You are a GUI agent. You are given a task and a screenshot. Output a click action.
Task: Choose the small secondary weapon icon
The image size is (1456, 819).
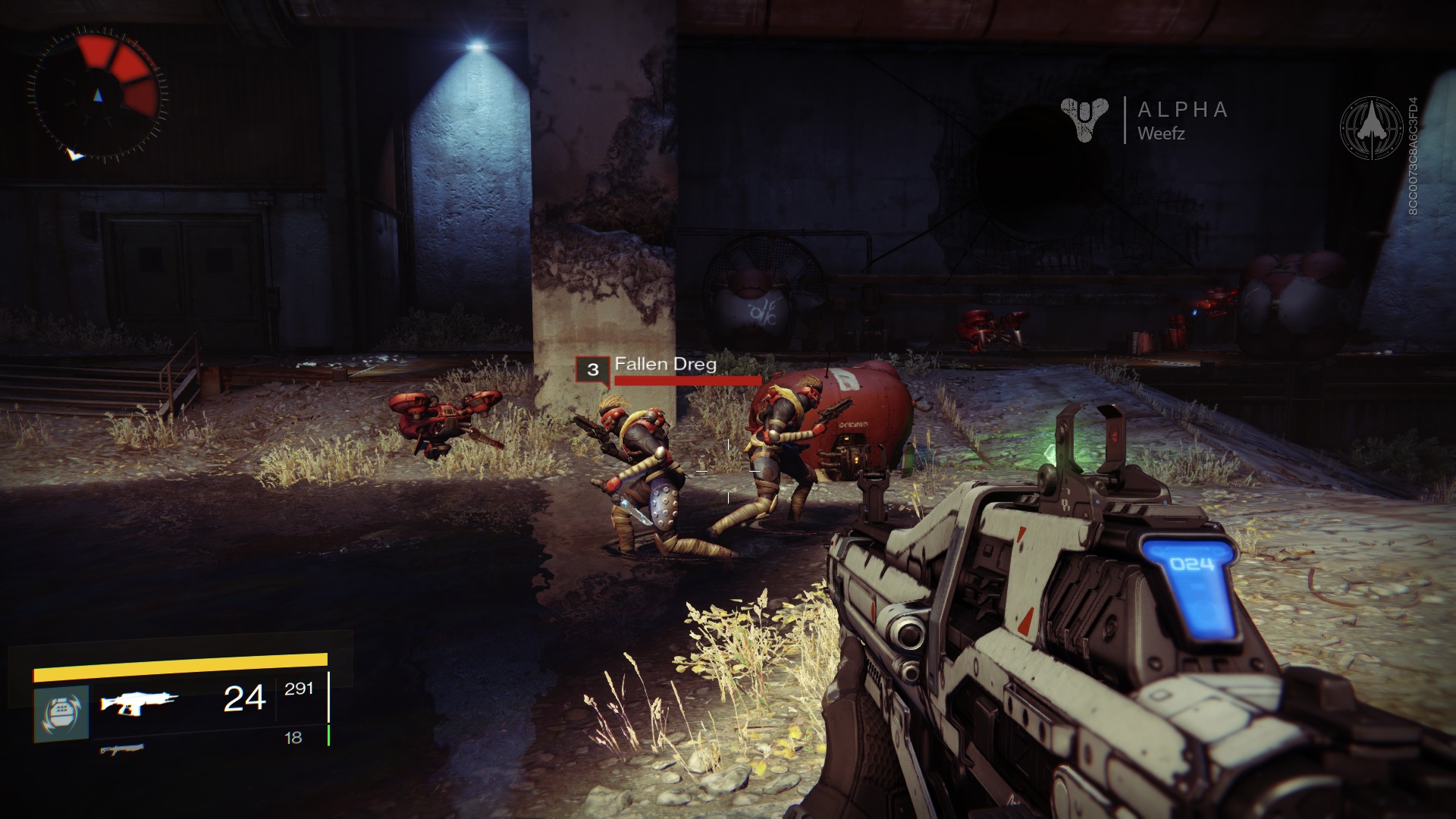[x=122, y=750]
